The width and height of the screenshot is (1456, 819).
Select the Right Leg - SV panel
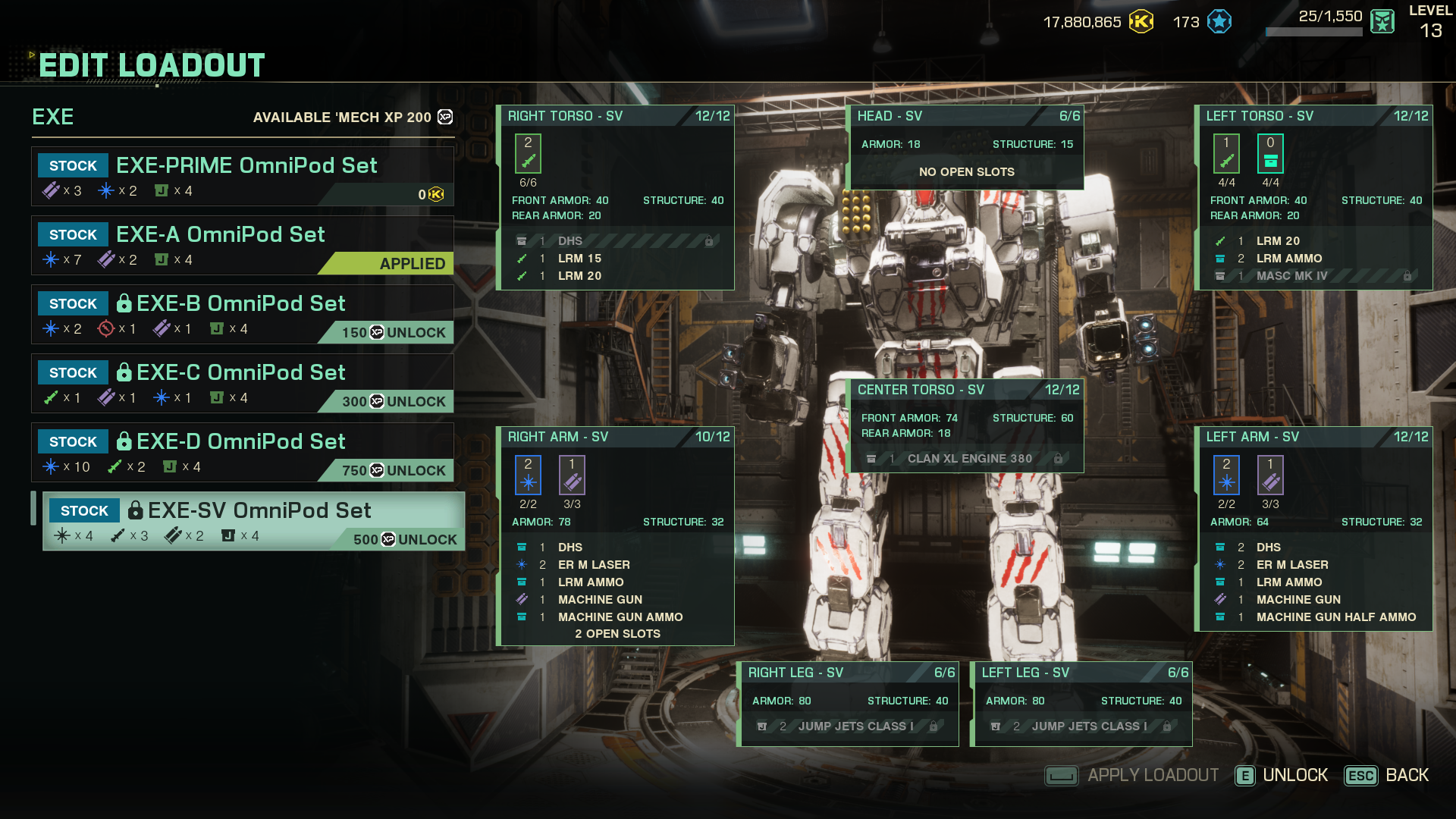pyautogui.click(x=849, y=673)
